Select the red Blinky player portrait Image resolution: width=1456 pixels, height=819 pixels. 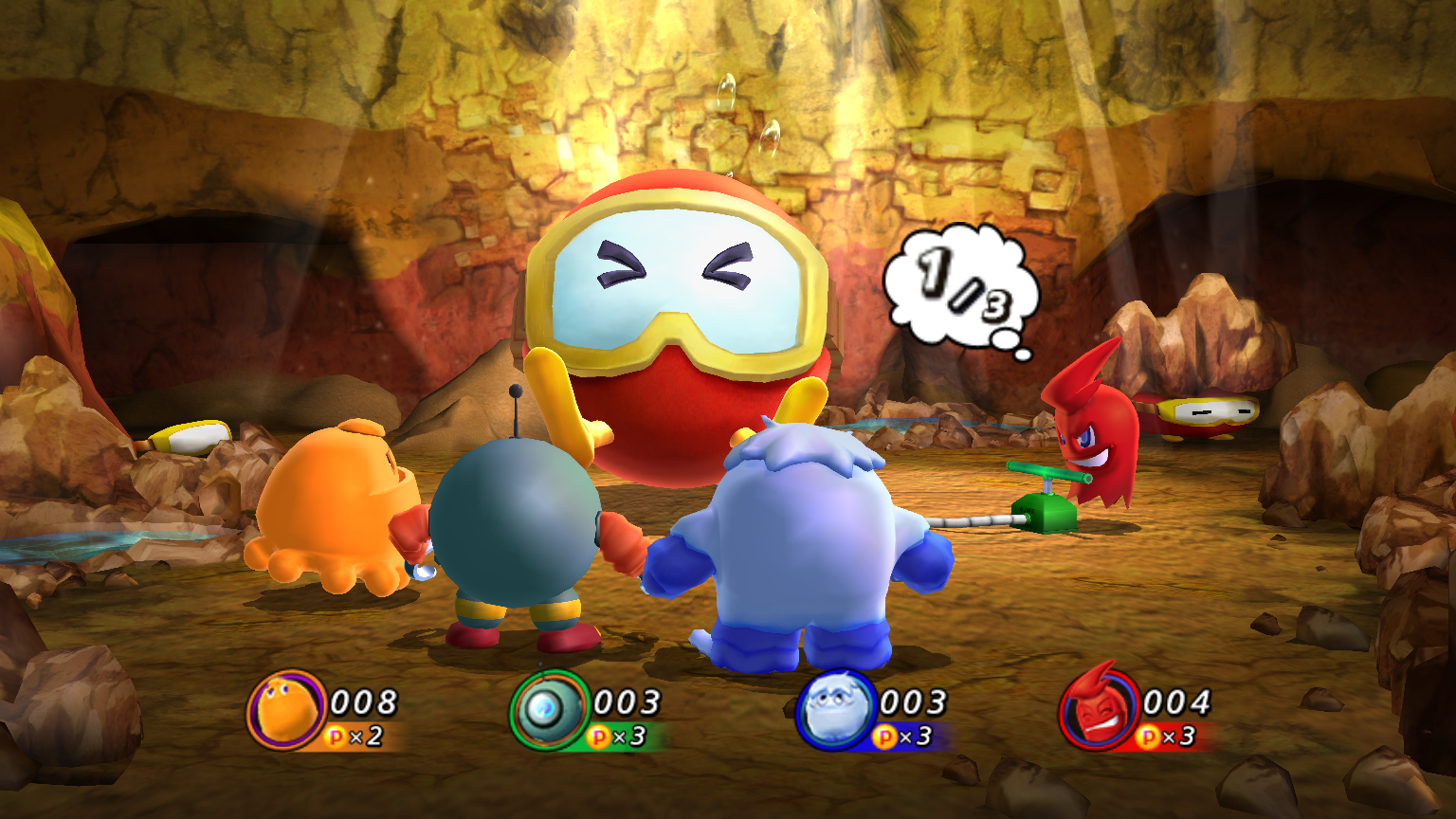[x=1098, y=711]
